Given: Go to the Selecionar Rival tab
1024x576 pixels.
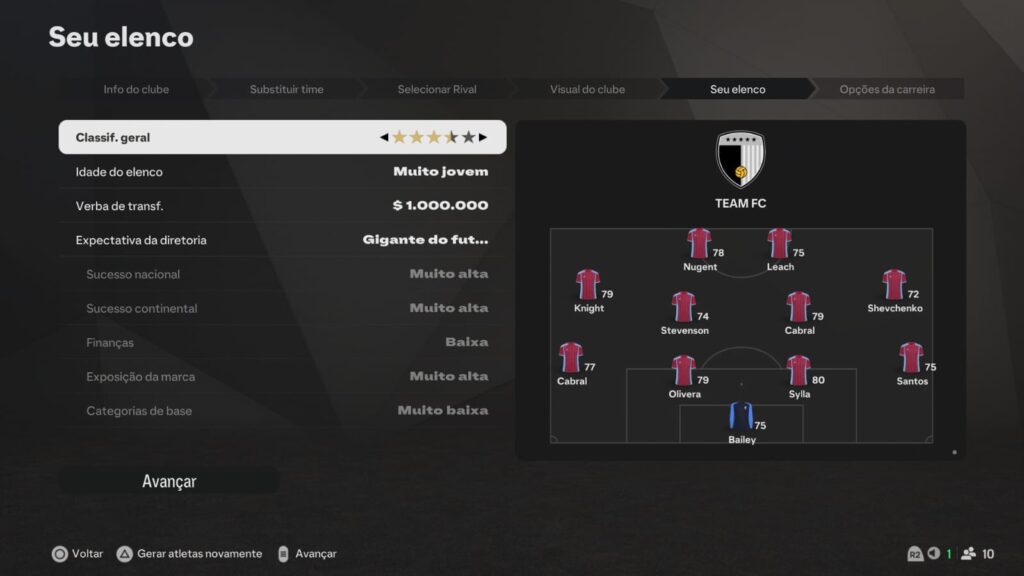Looking at the screenshot, I should pyautogui.click(x=437, y=89).
